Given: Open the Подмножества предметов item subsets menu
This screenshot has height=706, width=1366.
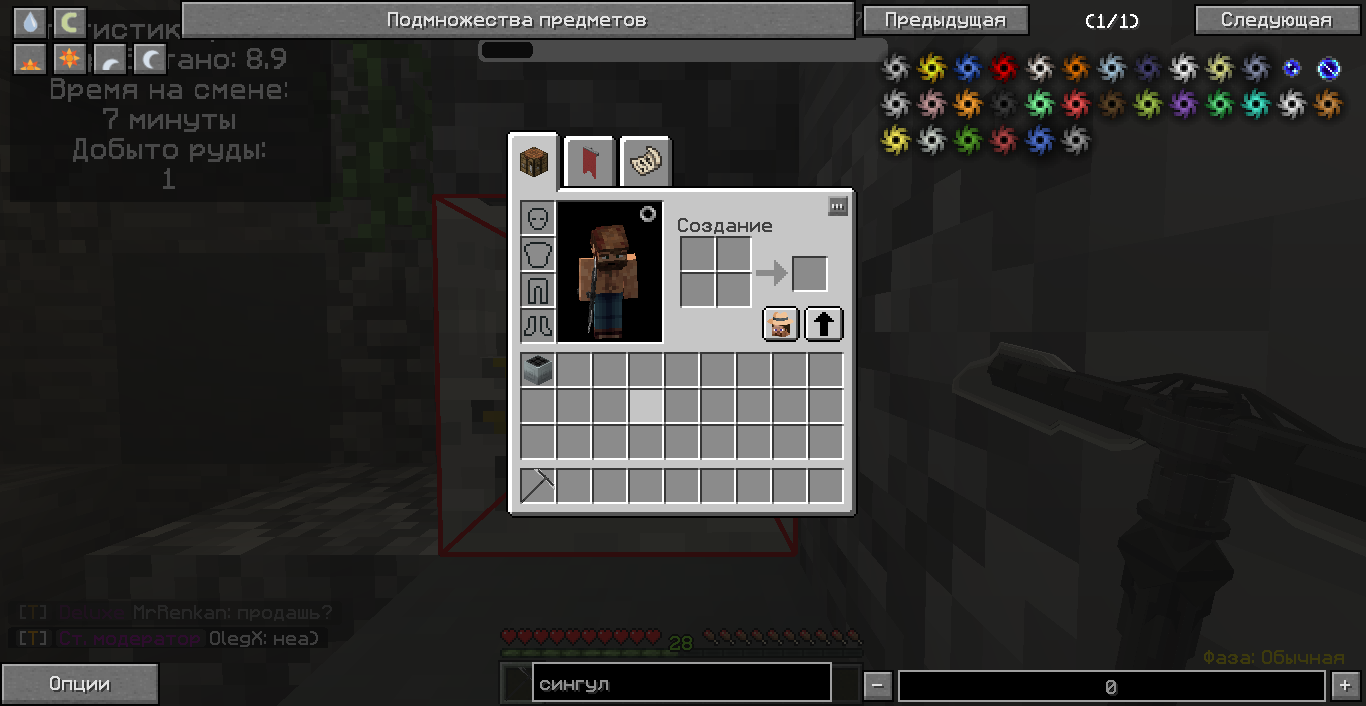Looking at the screenshot, I should pos(517,20).
